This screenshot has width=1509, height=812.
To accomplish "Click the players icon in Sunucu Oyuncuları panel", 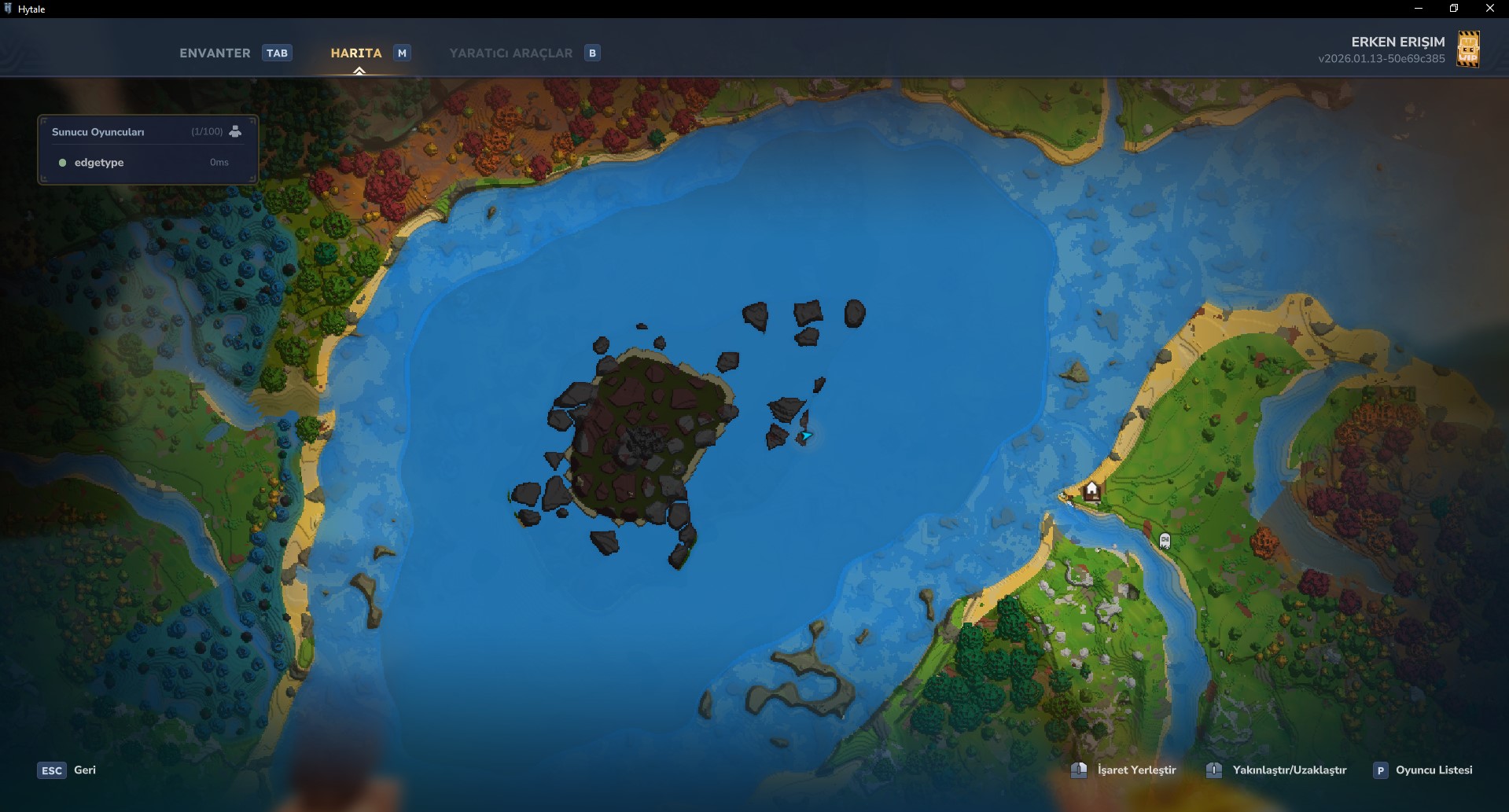I will coord(235,131).
